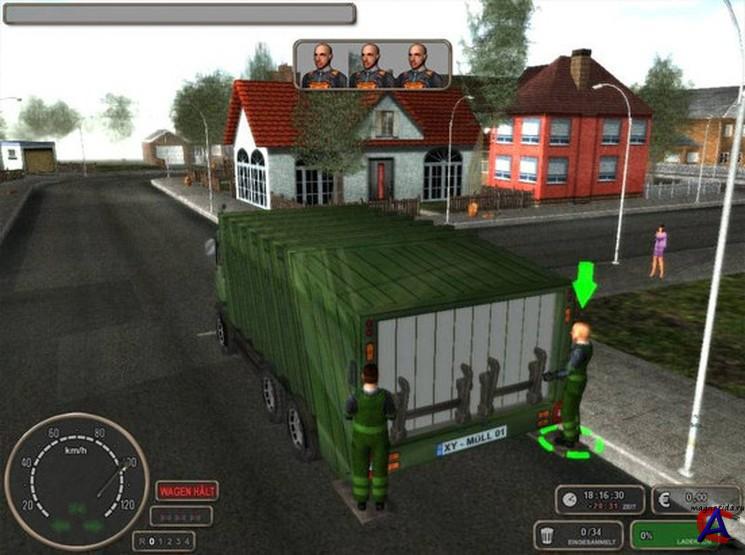Click the red WAGEN HÄLT indicator
Viewport: 745px width, 555px height.
click(x=186, y=491)
